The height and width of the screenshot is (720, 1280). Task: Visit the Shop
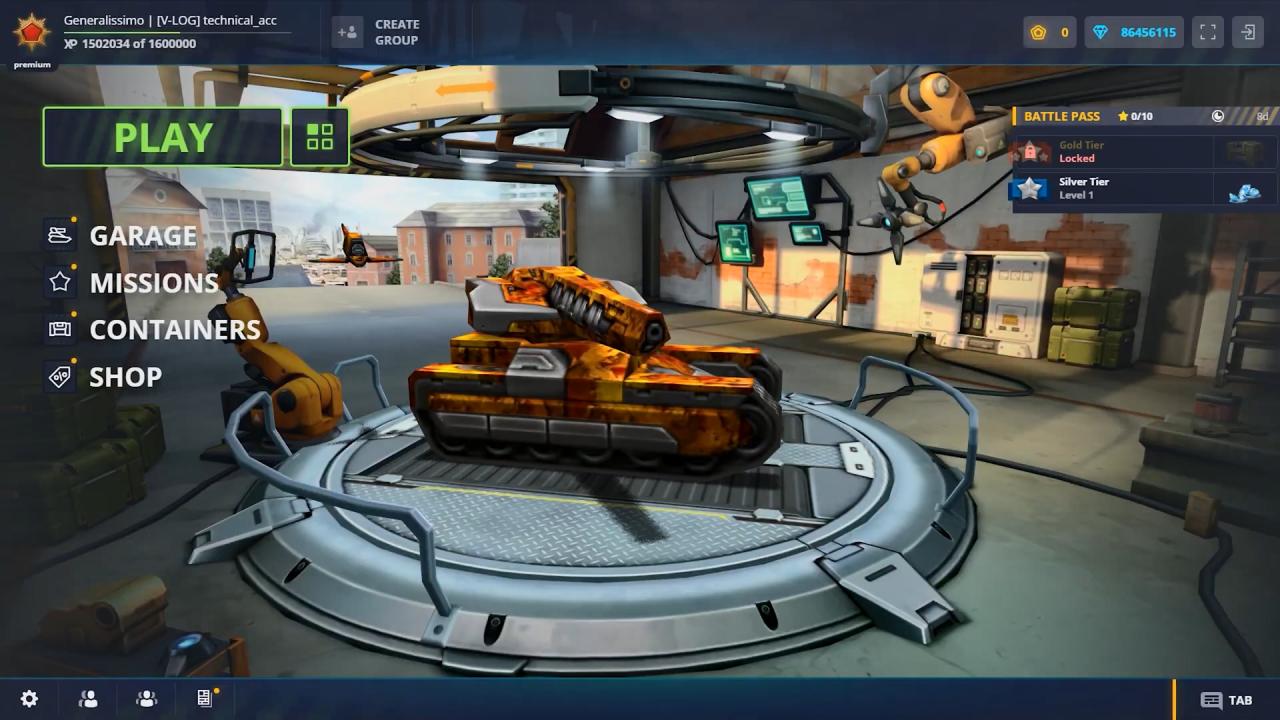pos(125,377)
